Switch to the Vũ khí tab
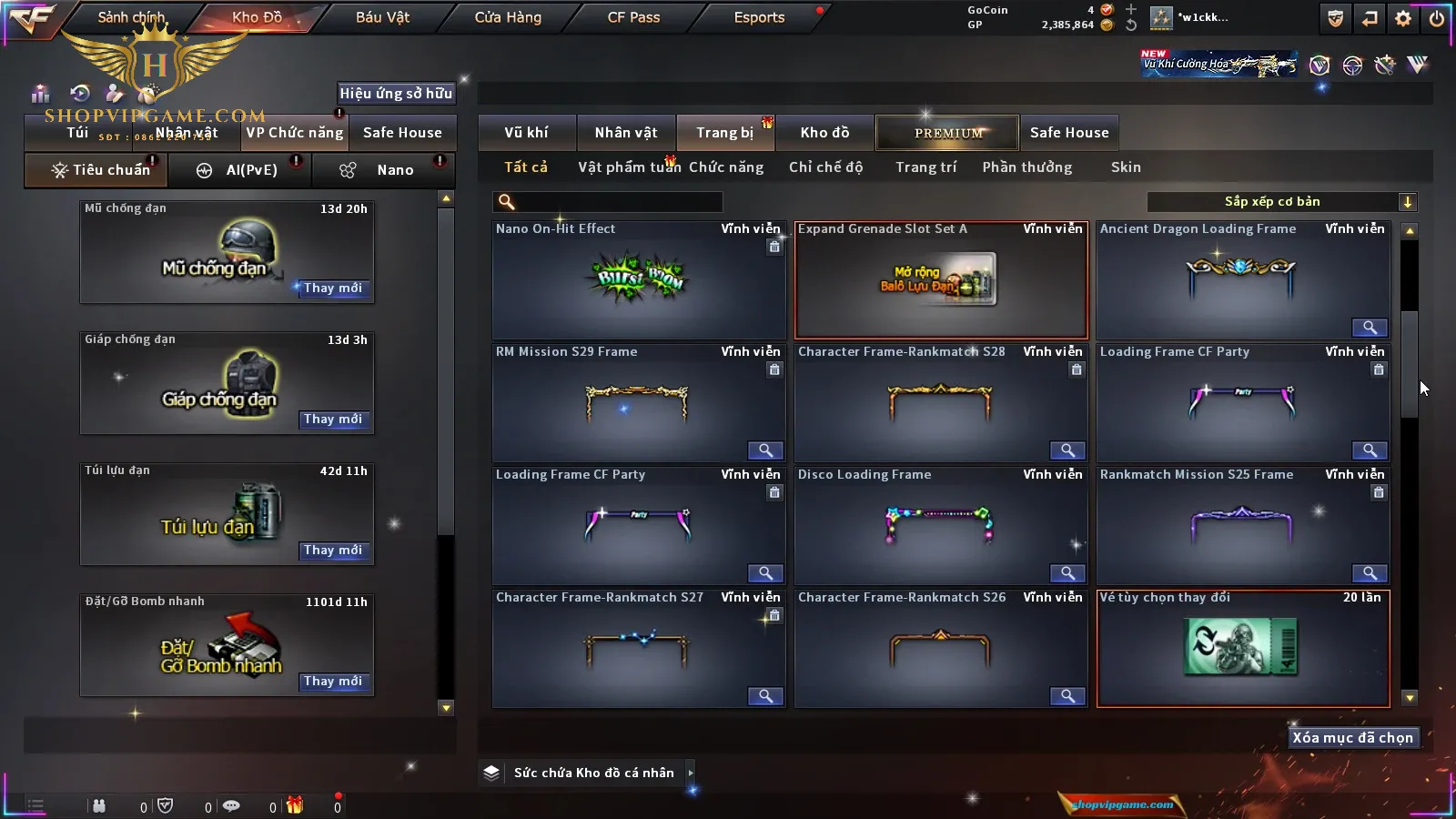This screenshot has width=1456, height=819. (526, 133)
